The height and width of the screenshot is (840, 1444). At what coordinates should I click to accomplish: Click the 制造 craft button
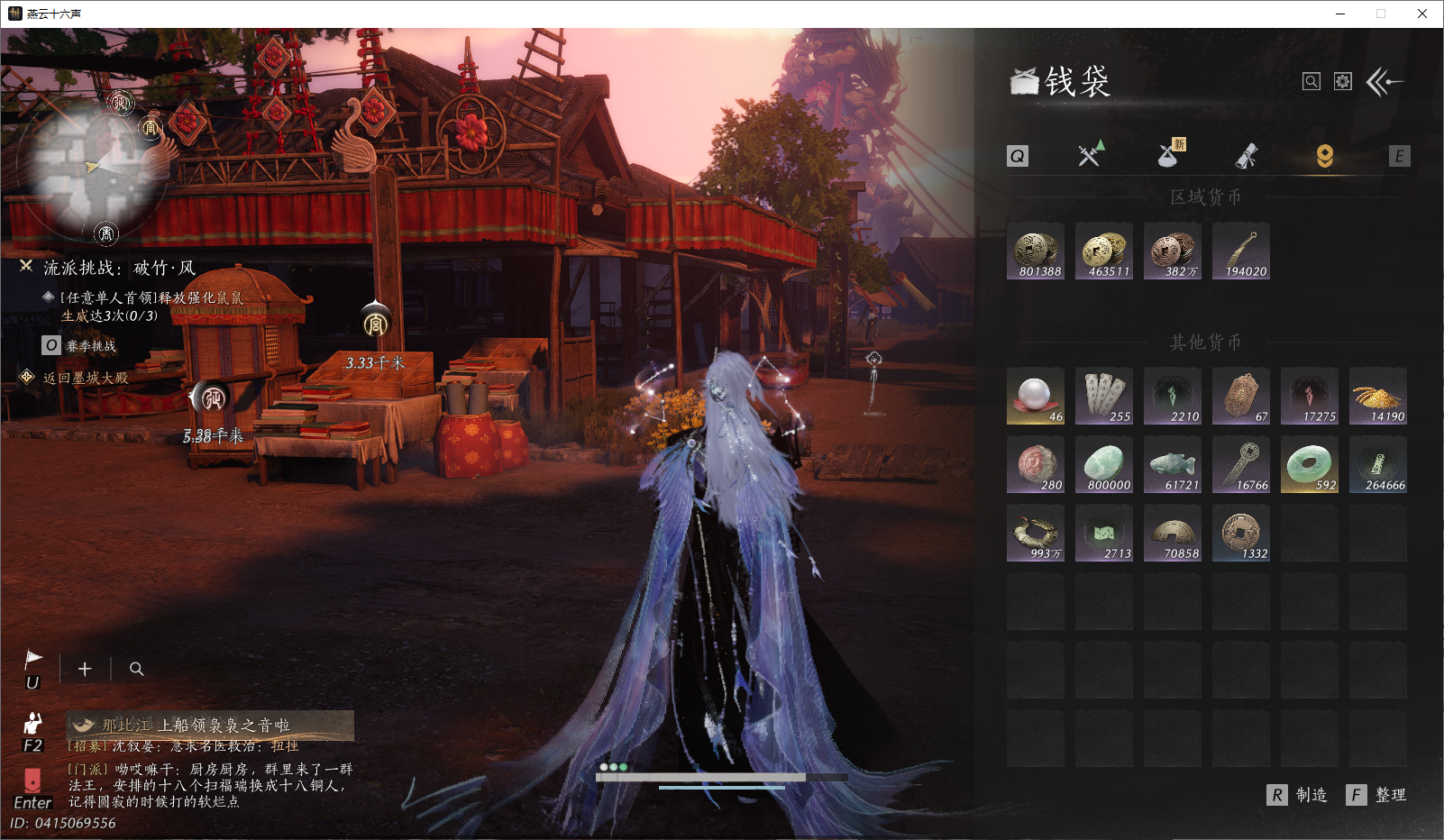1298,795
